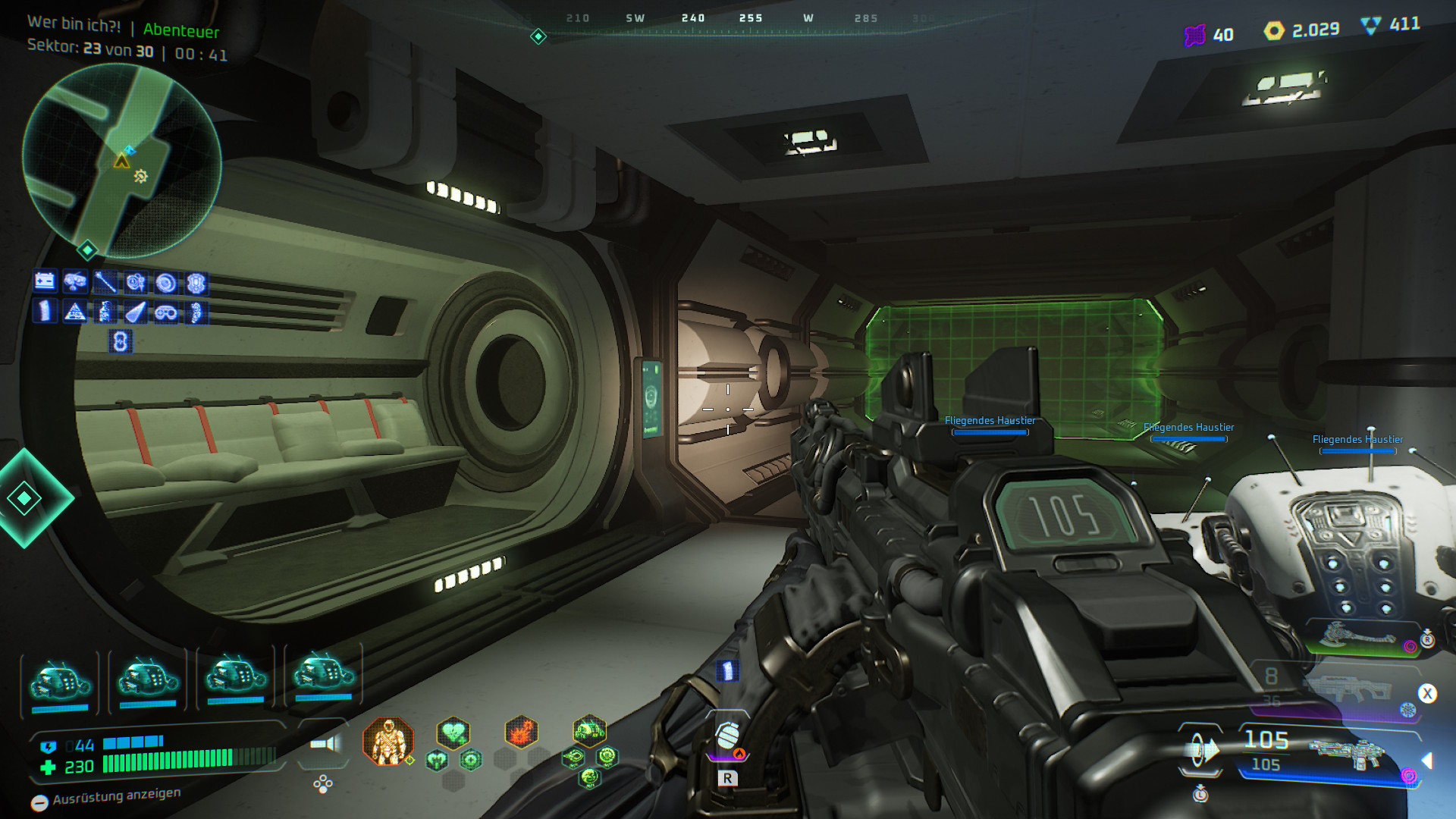Image resolution: width=1456 pixels, height=819 pixels.
Task: Click the orange armored soldier class icon
Action: tap(388, 741)
